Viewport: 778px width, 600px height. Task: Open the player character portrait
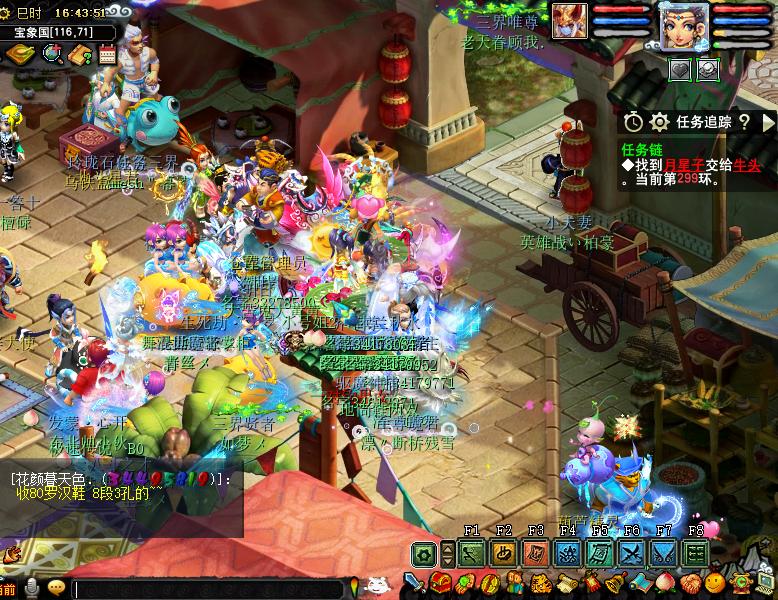pyautogui.click(x=684, y=26)
